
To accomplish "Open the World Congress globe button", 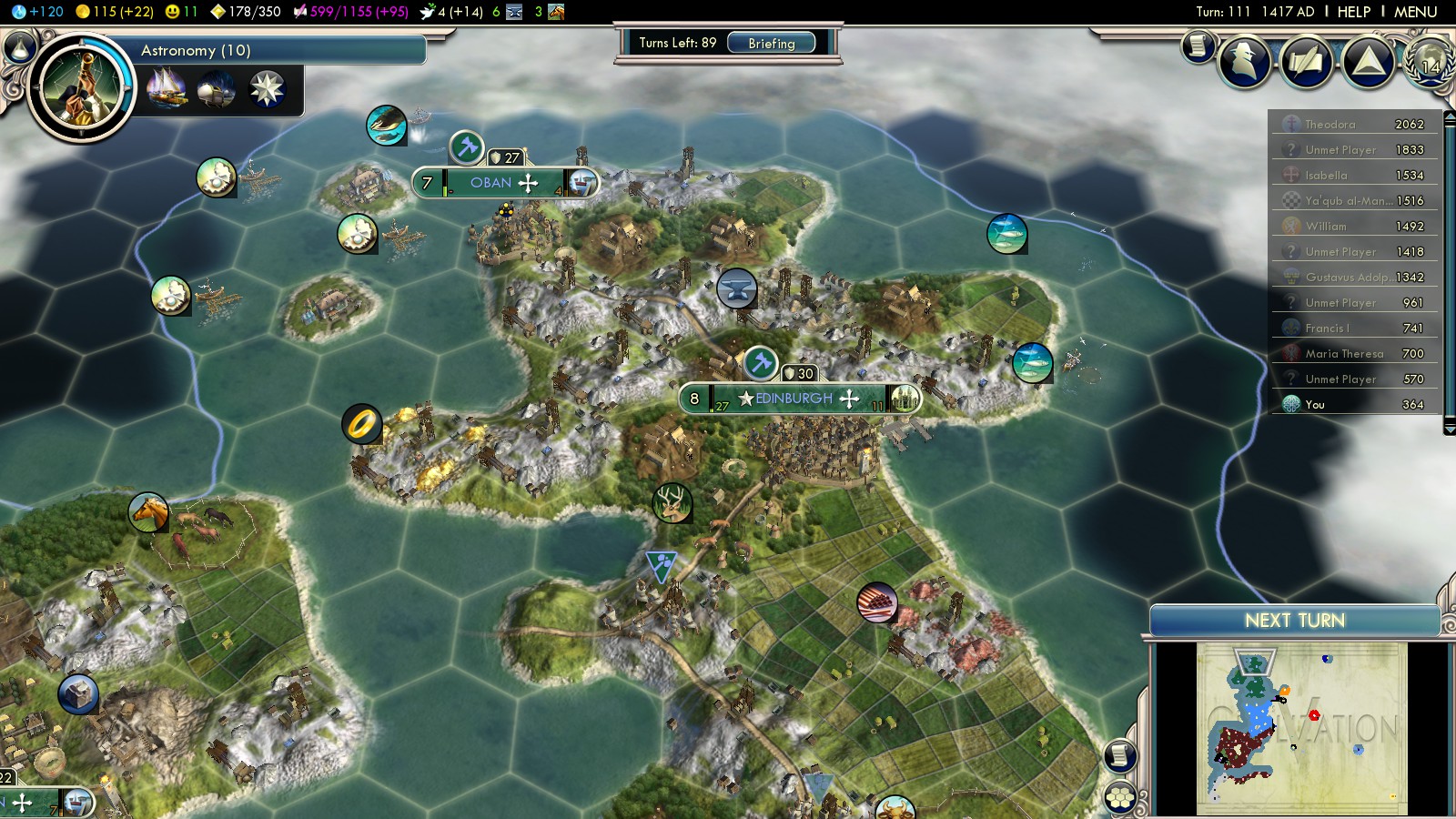I will 1430,61.
